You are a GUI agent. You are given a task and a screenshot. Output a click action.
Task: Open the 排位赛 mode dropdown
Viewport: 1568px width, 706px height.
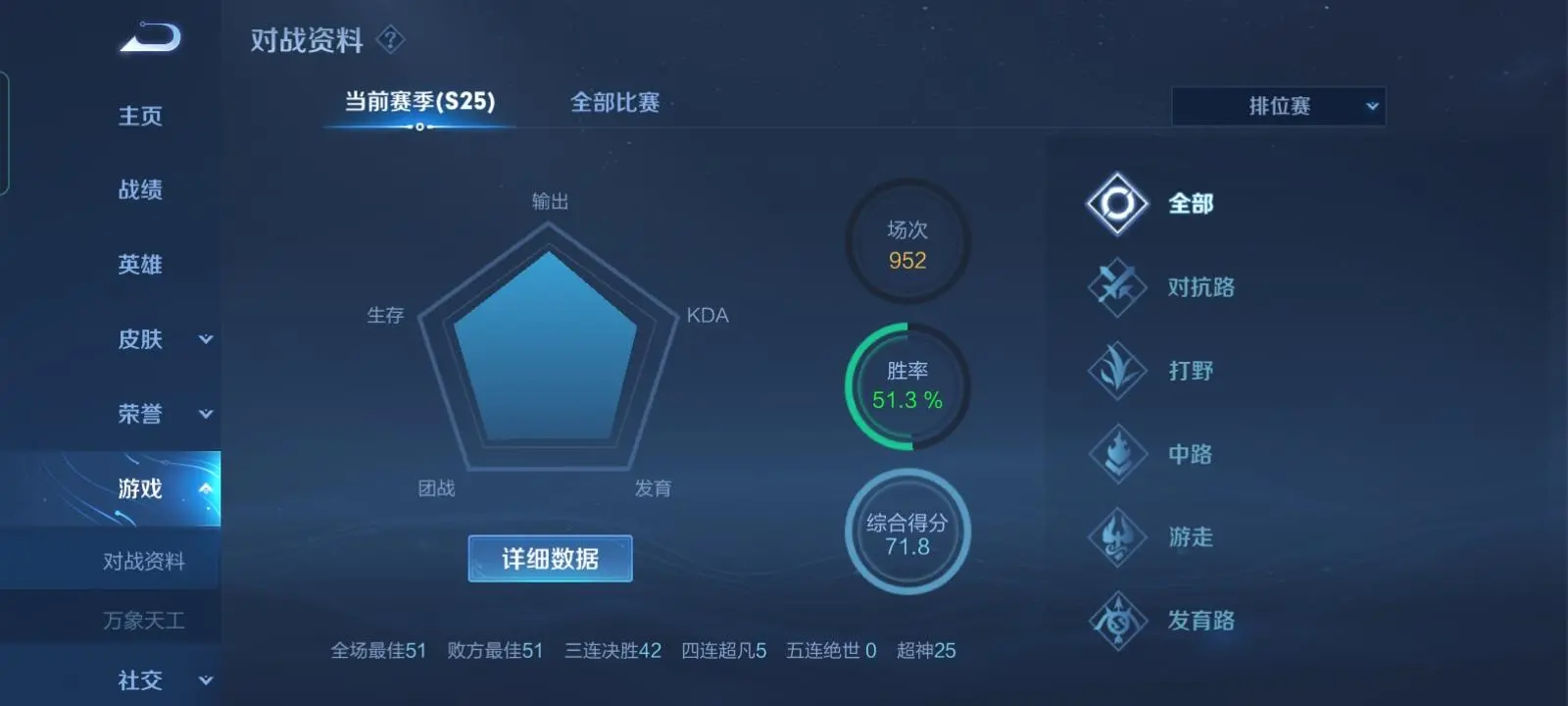(x=1277, y=106)
